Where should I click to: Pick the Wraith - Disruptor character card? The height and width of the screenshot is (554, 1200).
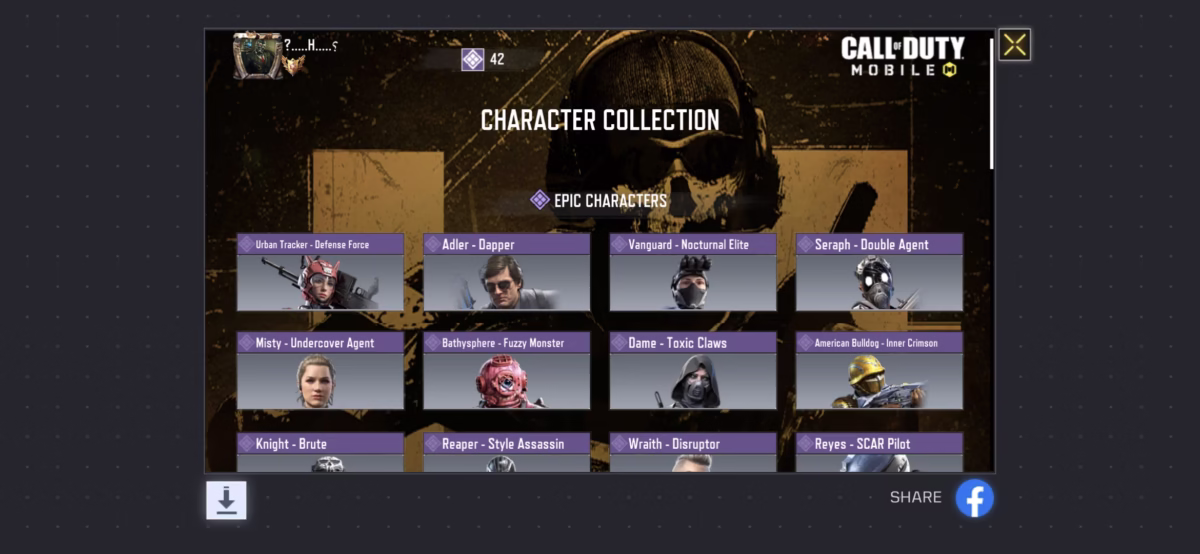click(692, 452)
